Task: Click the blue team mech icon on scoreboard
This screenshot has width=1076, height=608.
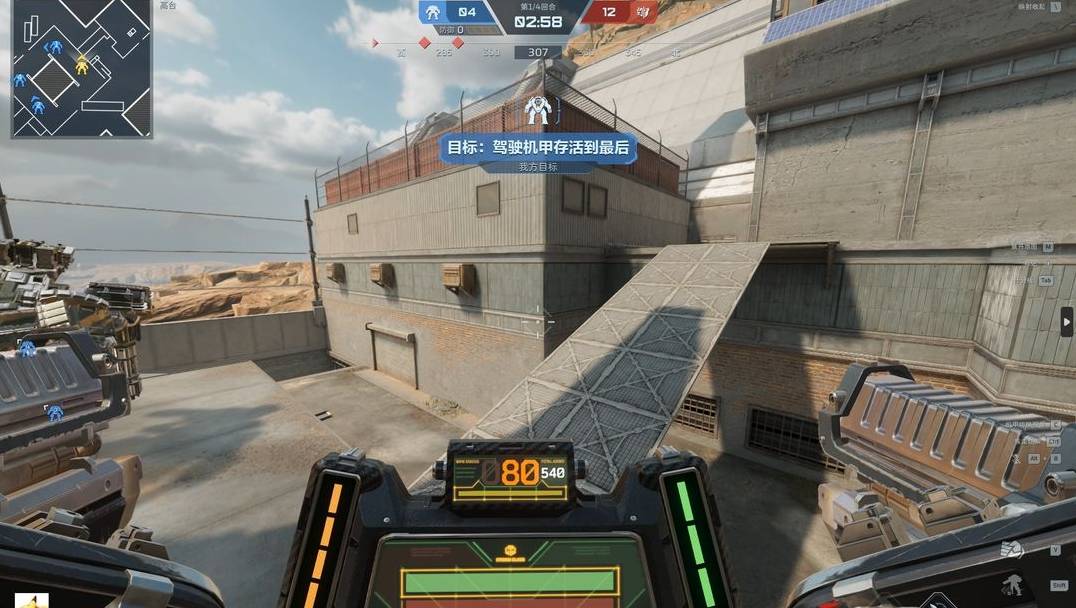Action: tap(433, 12)
